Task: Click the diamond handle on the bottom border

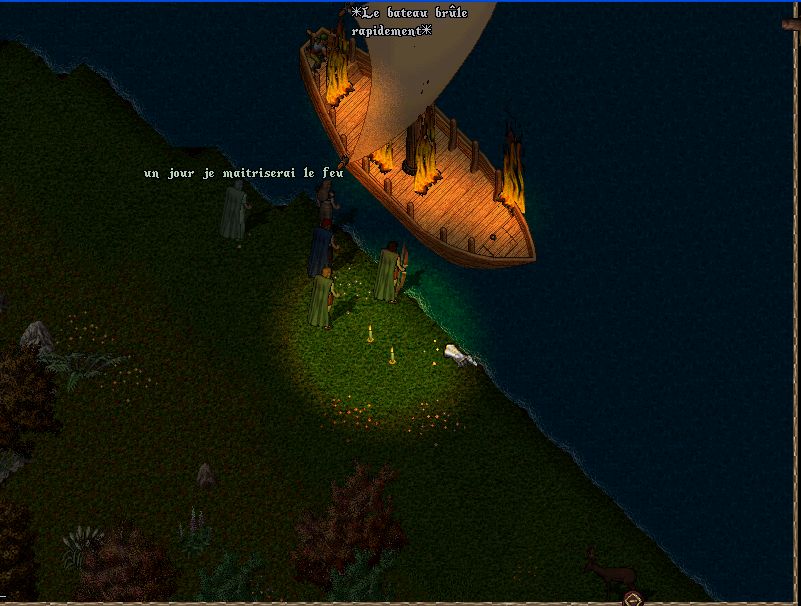Action: (x=632, y=599)
